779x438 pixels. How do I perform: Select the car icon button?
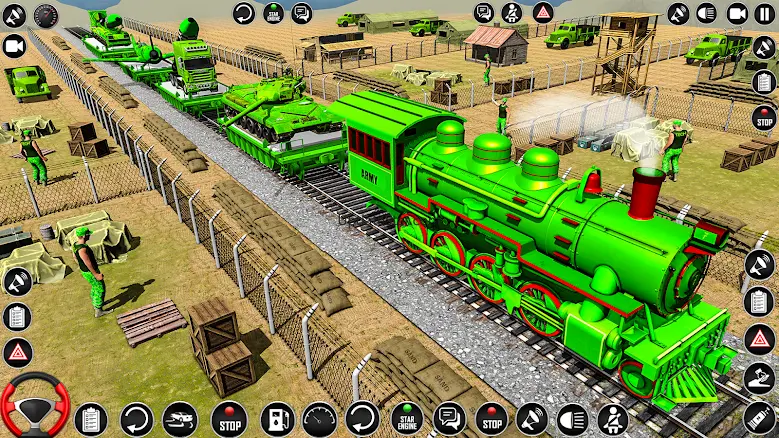click(x=181, y=418)
